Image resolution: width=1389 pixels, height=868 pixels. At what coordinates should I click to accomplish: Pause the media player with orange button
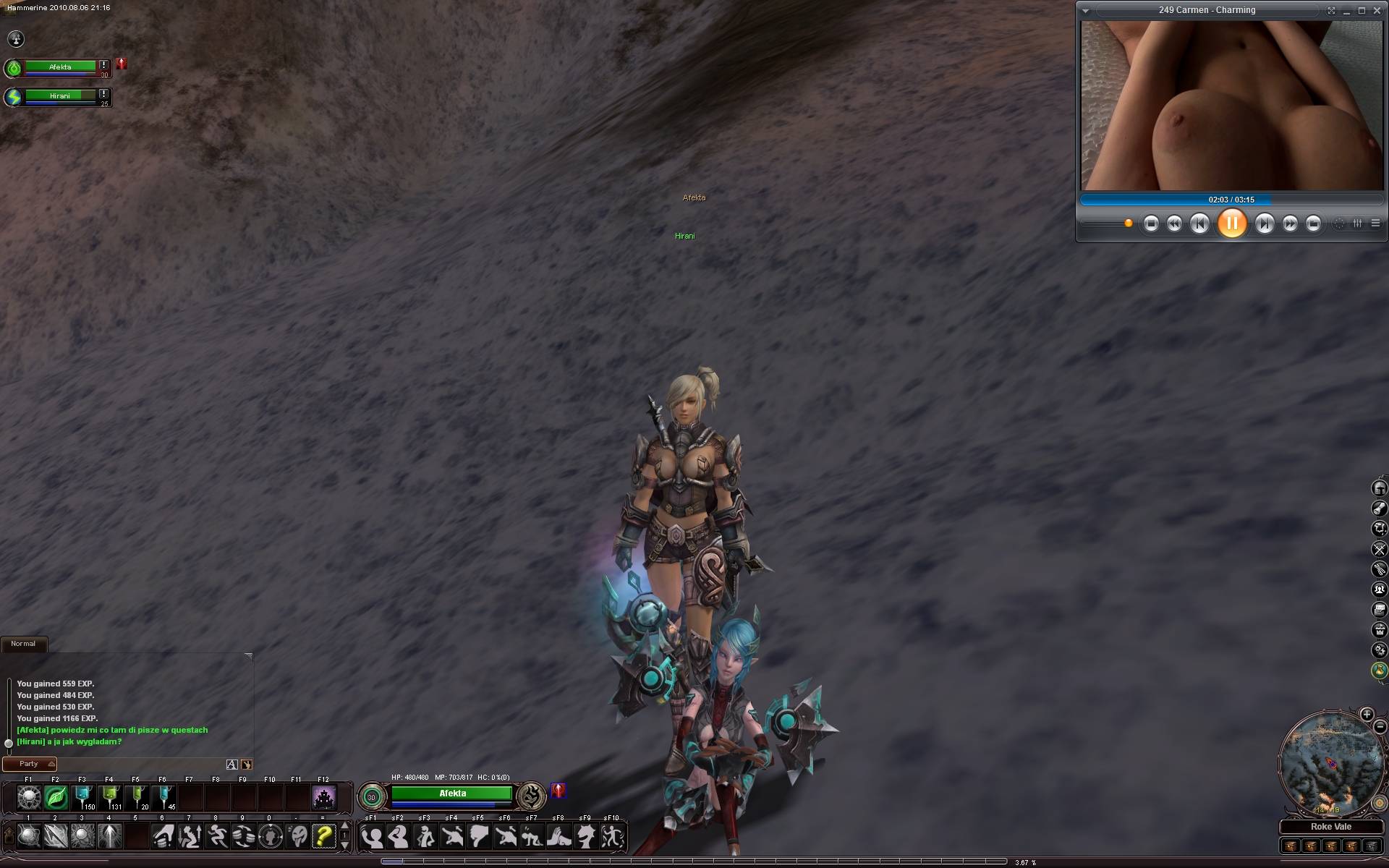pos(1231,224)
